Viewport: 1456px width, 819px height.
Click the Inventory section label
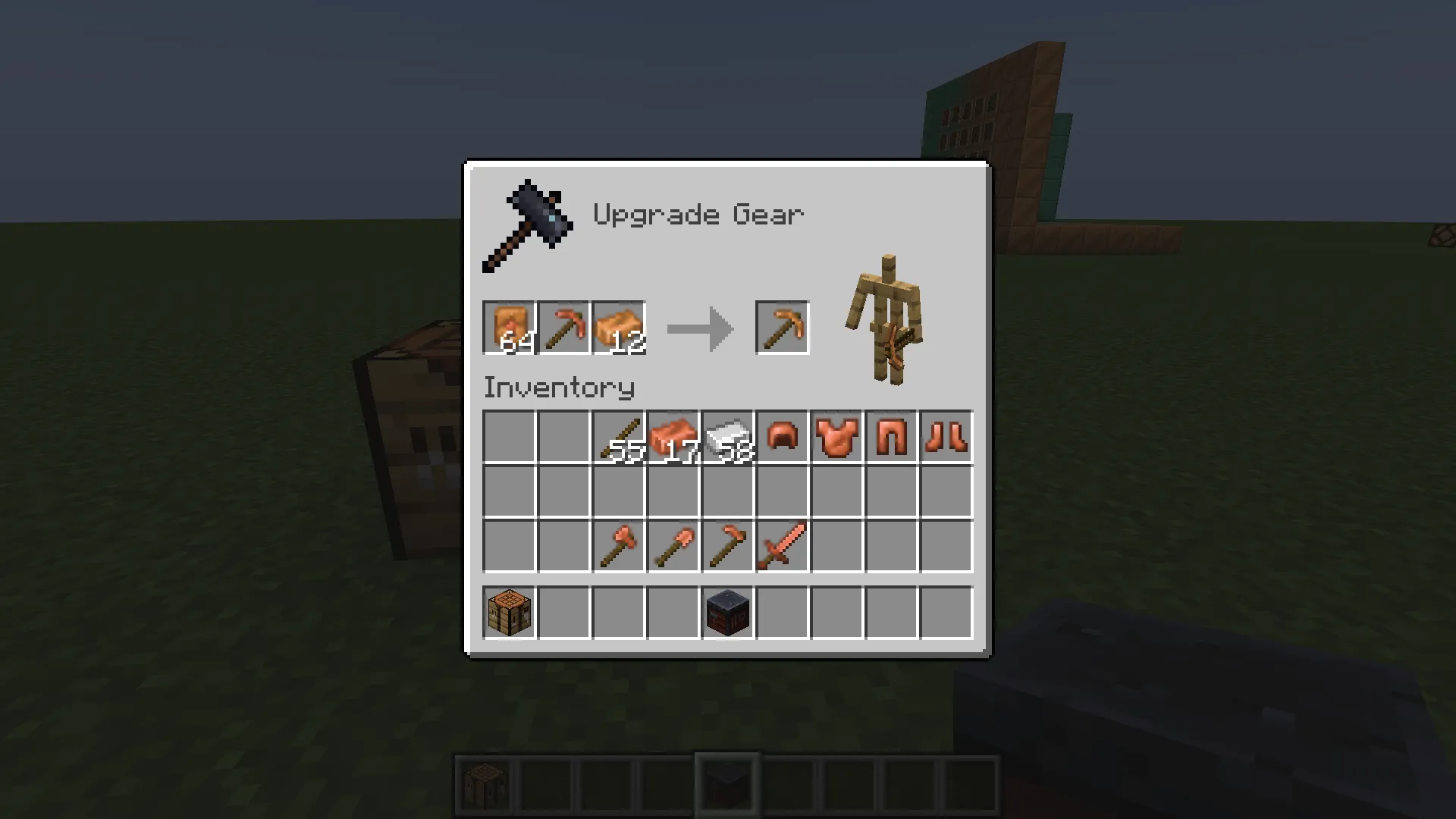559,388
